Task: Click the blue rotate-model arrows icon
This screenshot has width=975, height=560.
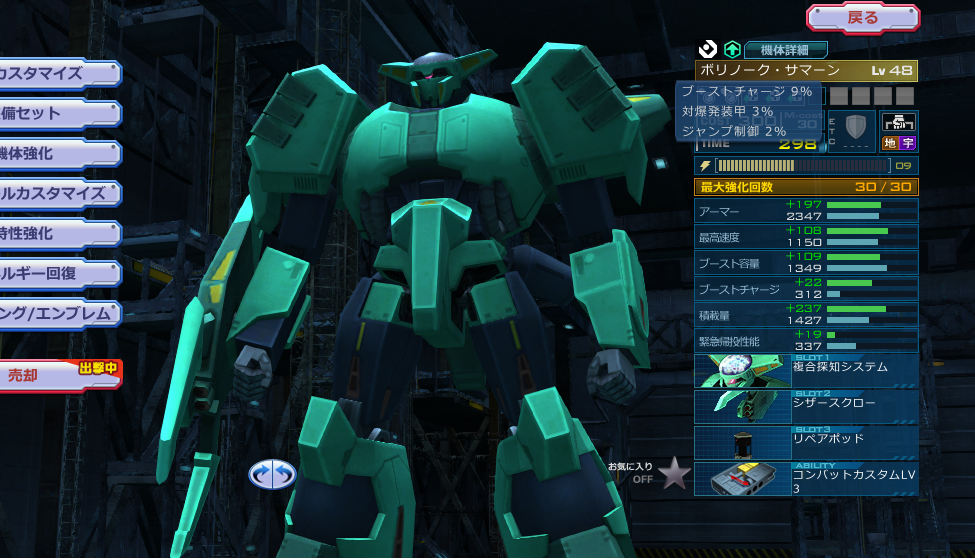Action: click(273, 474)
